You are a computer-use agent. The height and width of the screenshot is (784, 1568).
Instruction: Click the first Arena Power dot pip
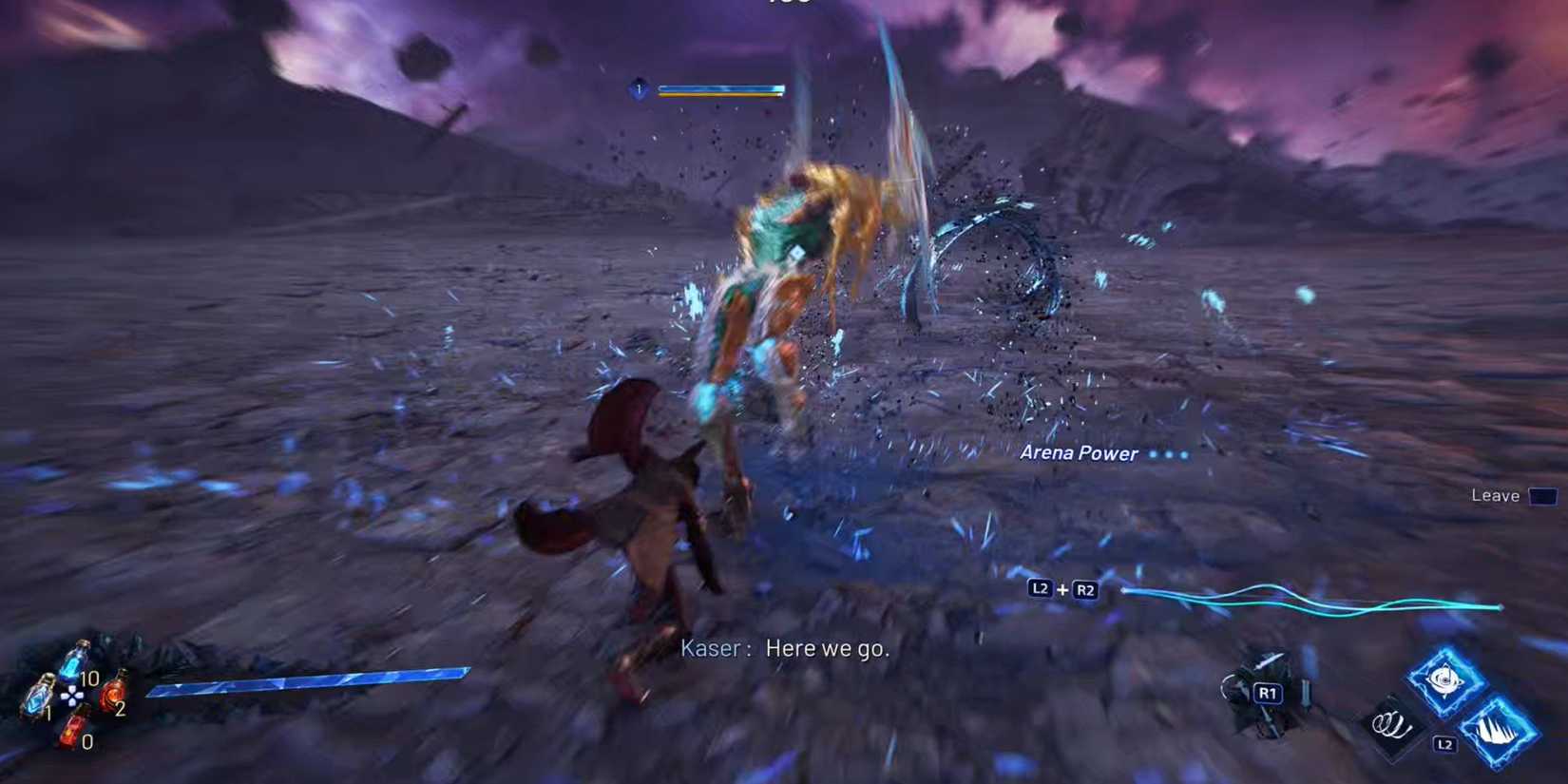1152,454
